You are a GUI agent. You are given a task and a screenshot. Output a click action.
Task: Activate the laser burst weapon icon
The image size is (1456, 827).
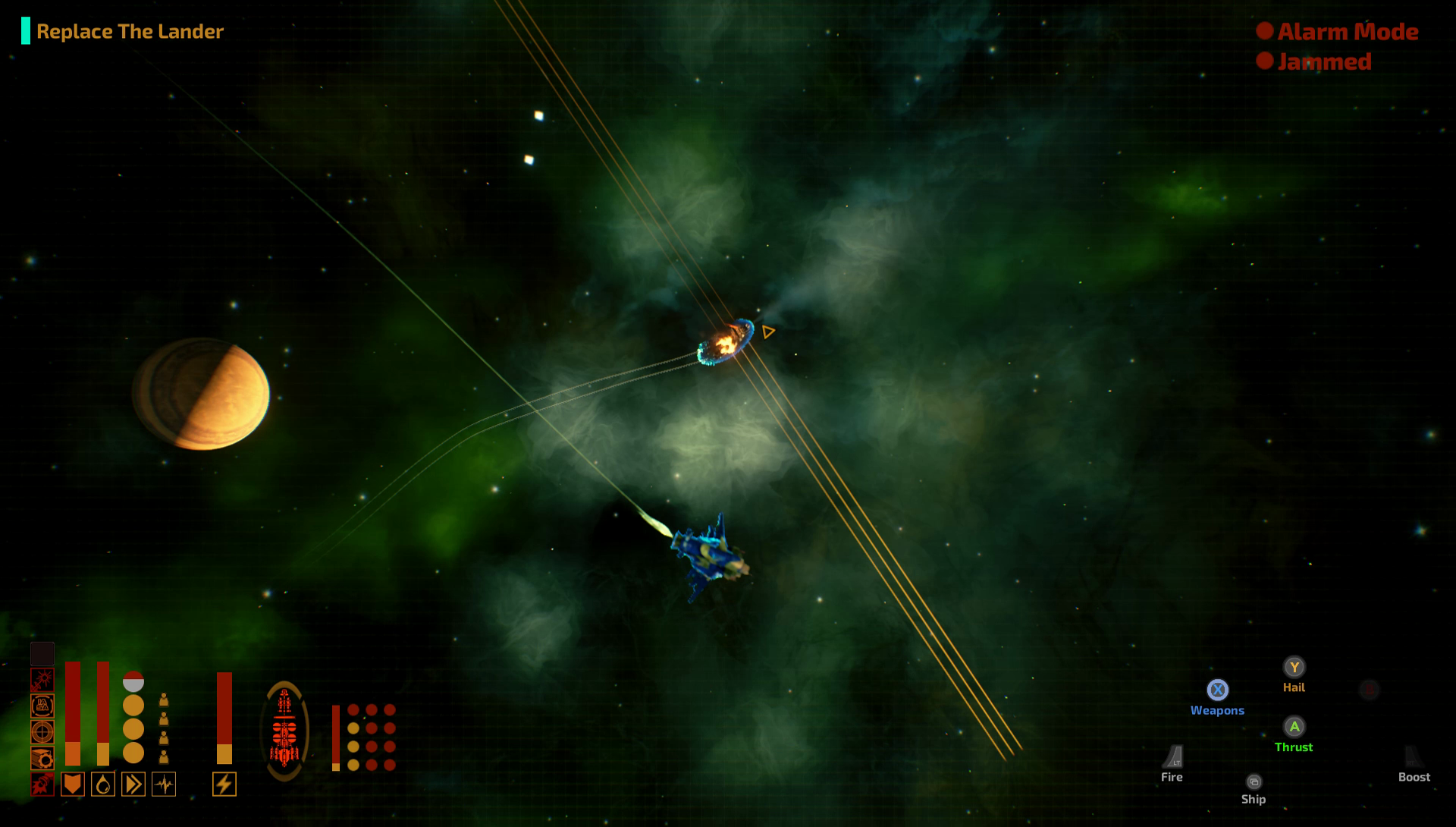coord(42,680)
